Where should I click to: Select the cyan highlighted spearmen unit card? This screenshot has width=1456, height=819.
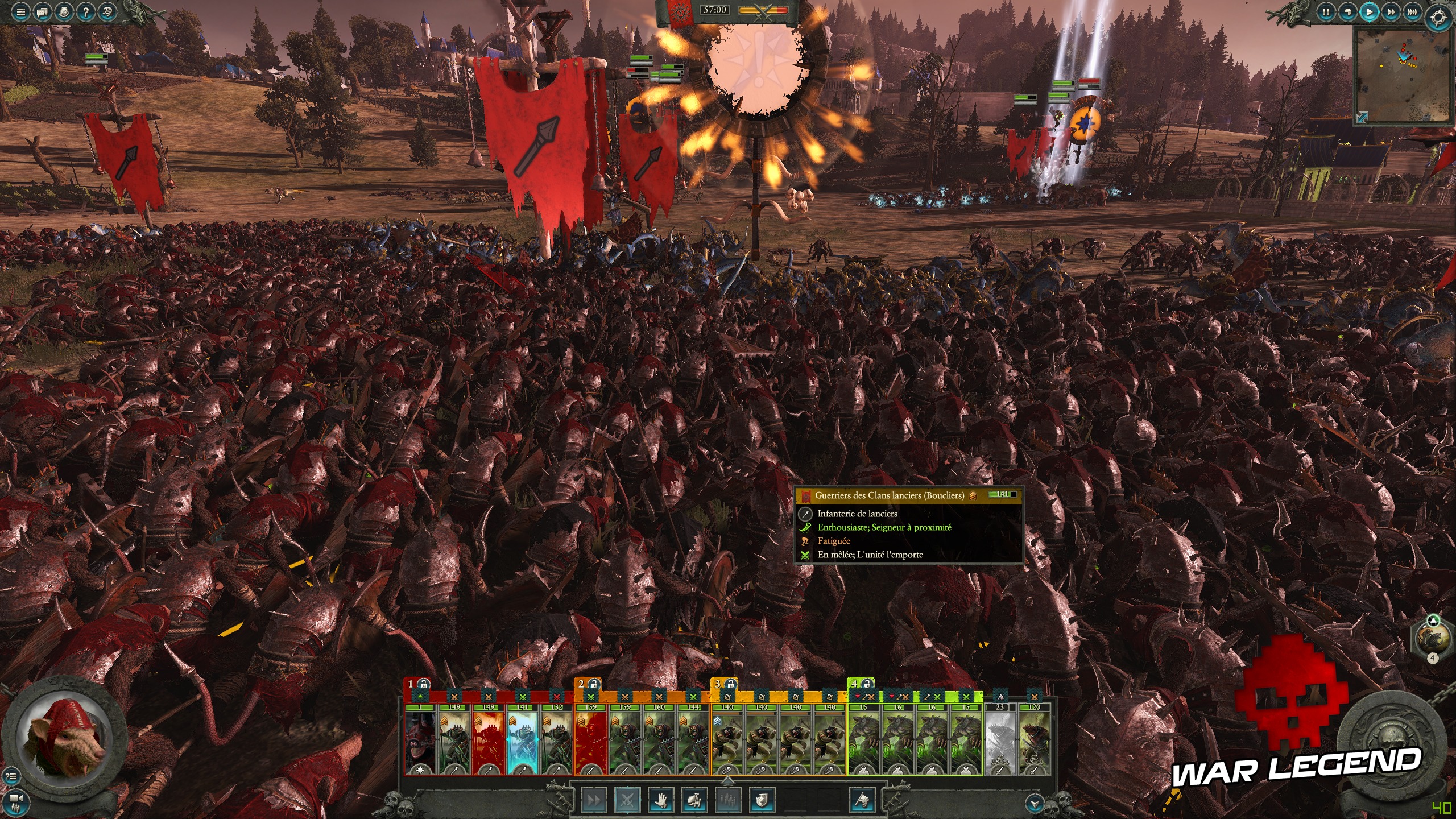[522, 739]
